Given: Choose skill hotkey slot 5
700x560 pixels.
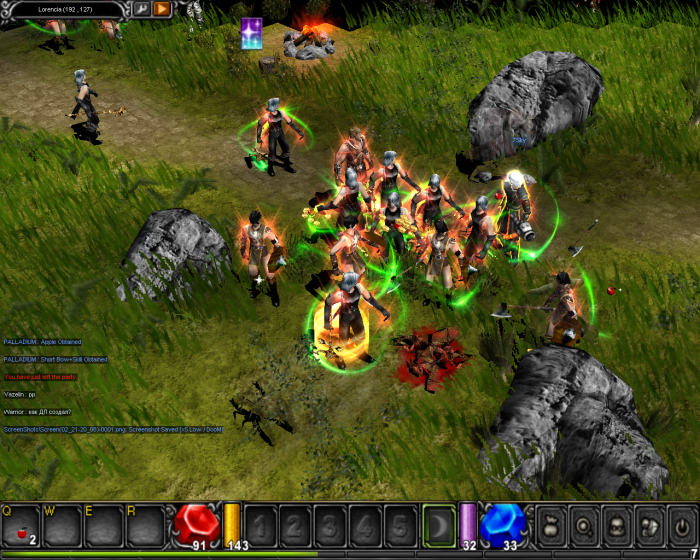Looking at the screenshot, I should coord(399,525).
